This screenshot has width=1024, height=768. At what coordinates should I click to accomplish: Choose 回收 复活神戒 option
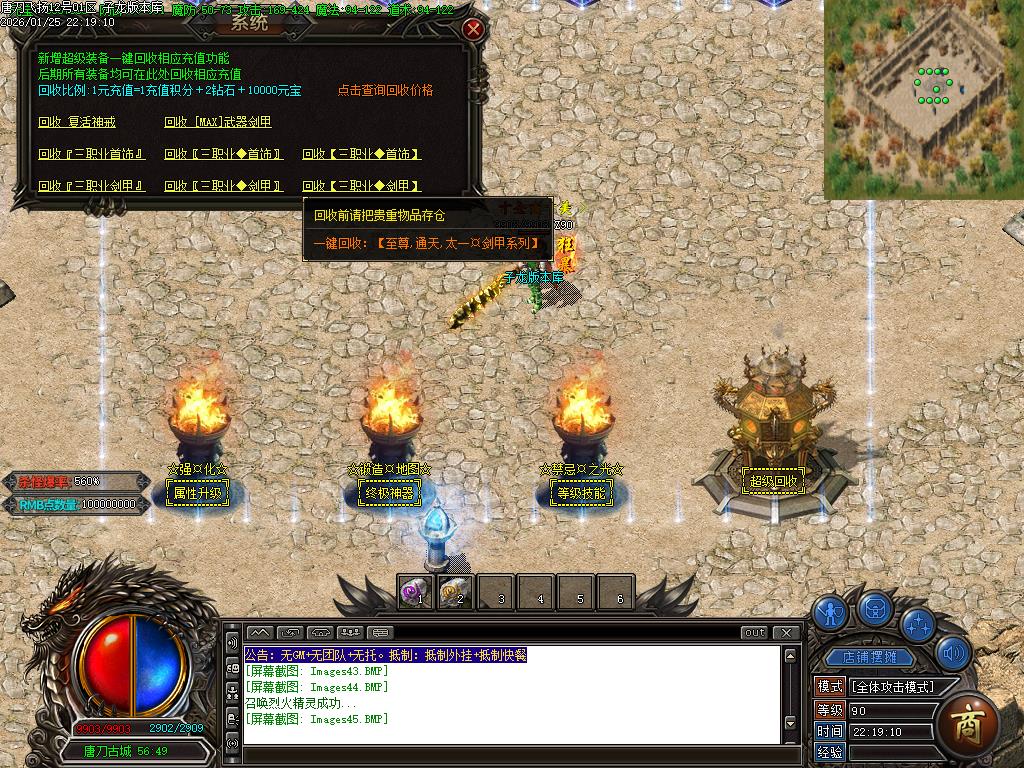(x=77, y=122)
